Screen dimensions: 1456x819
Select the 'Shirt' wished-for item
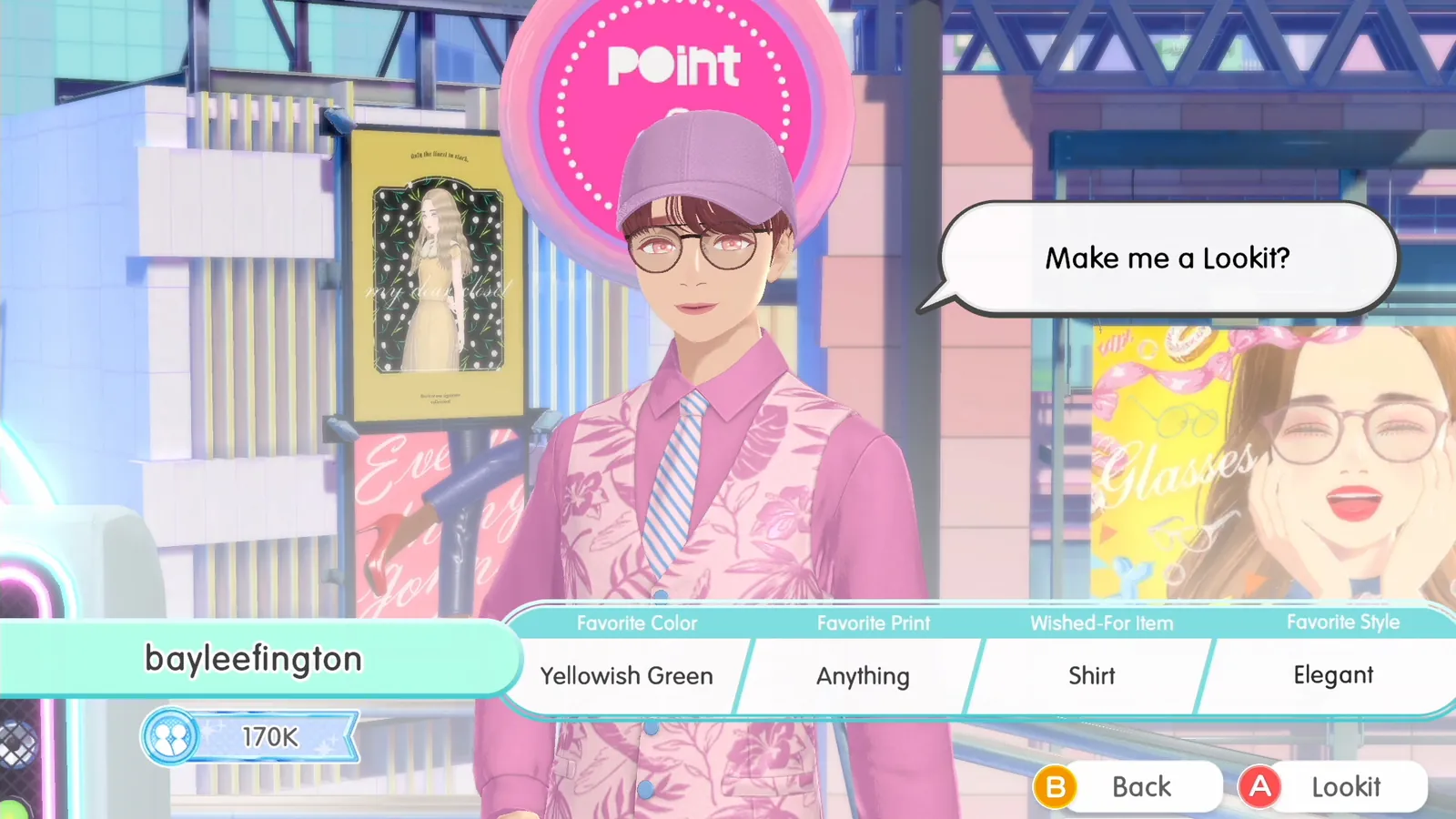click(x=1091, y=675)
